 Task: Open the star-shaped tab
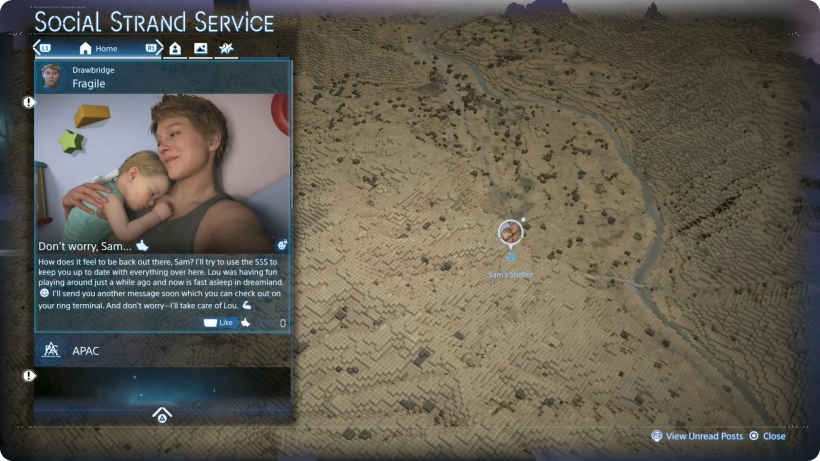pos(226,48)
